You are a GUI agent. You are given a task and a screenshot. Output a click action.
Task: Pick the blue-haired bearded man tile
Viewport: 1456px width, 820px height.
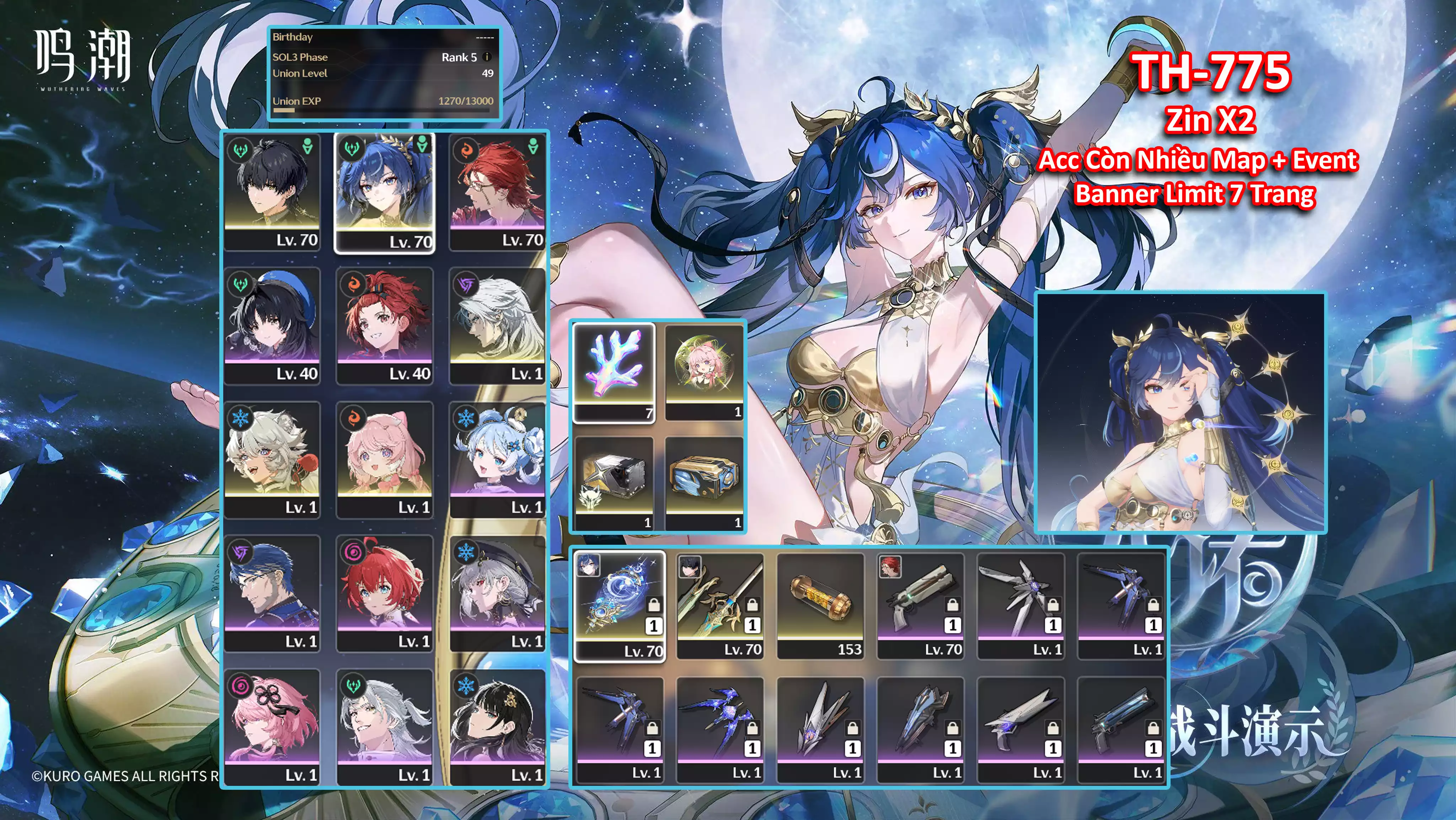click(x=272, y=593)
